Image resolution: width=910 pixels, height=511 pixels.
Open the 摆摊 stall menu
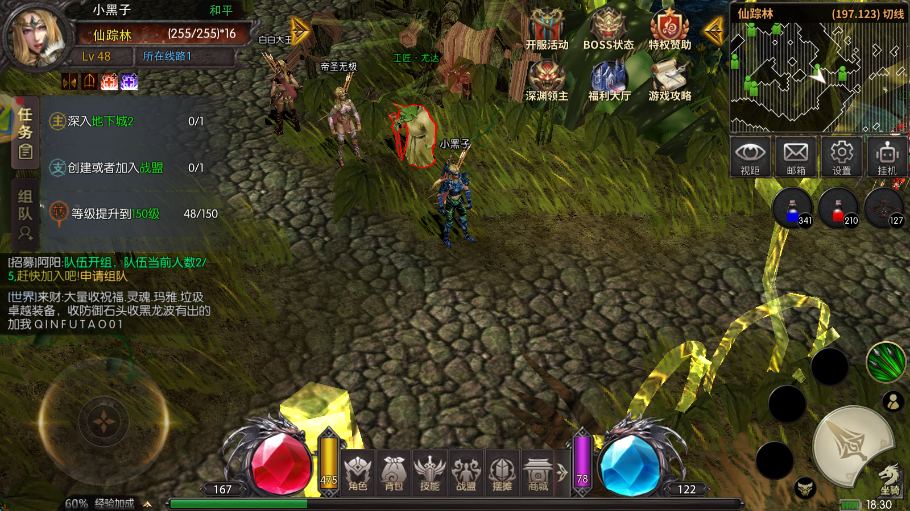coord(502,470)
